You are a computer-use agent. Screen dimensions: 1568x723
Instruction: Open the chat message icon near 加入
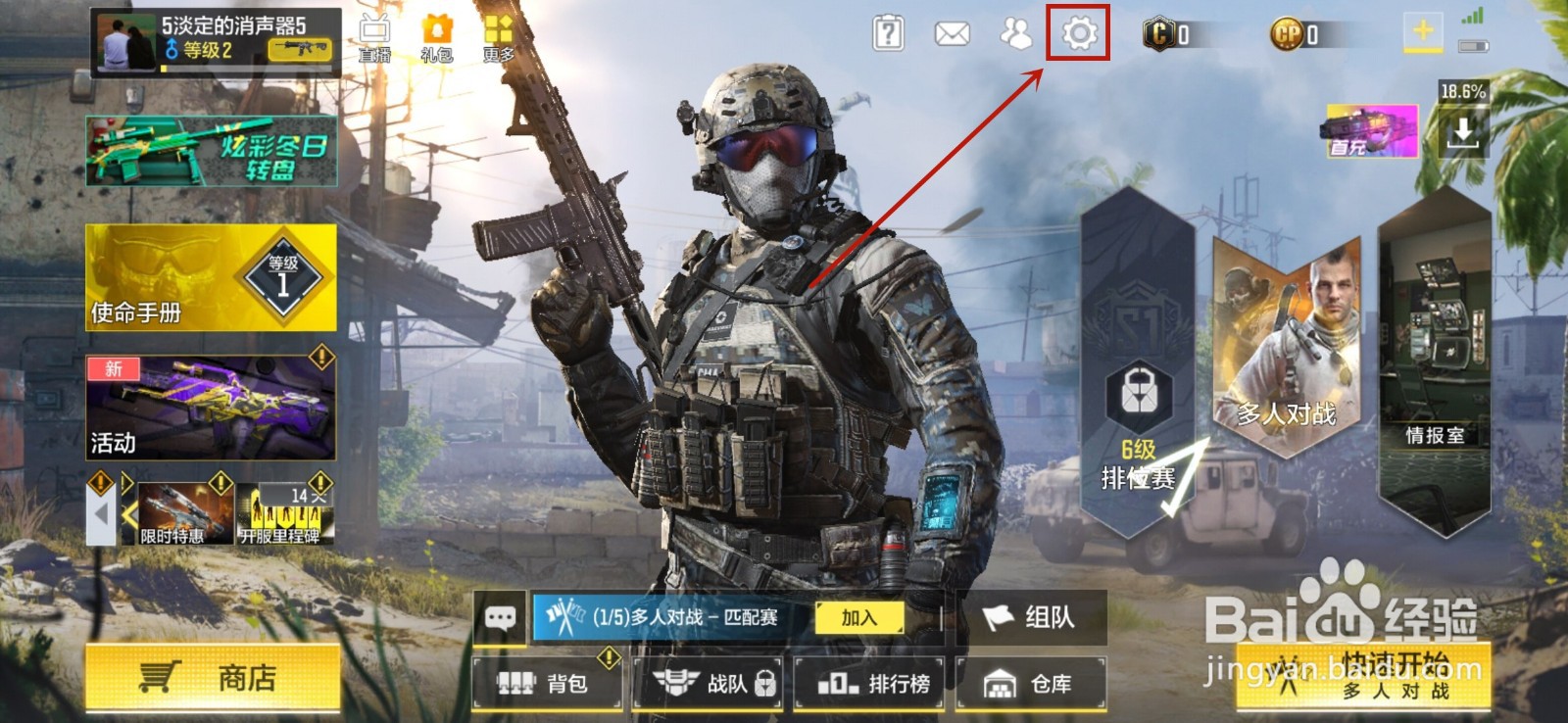pos(501,618)
